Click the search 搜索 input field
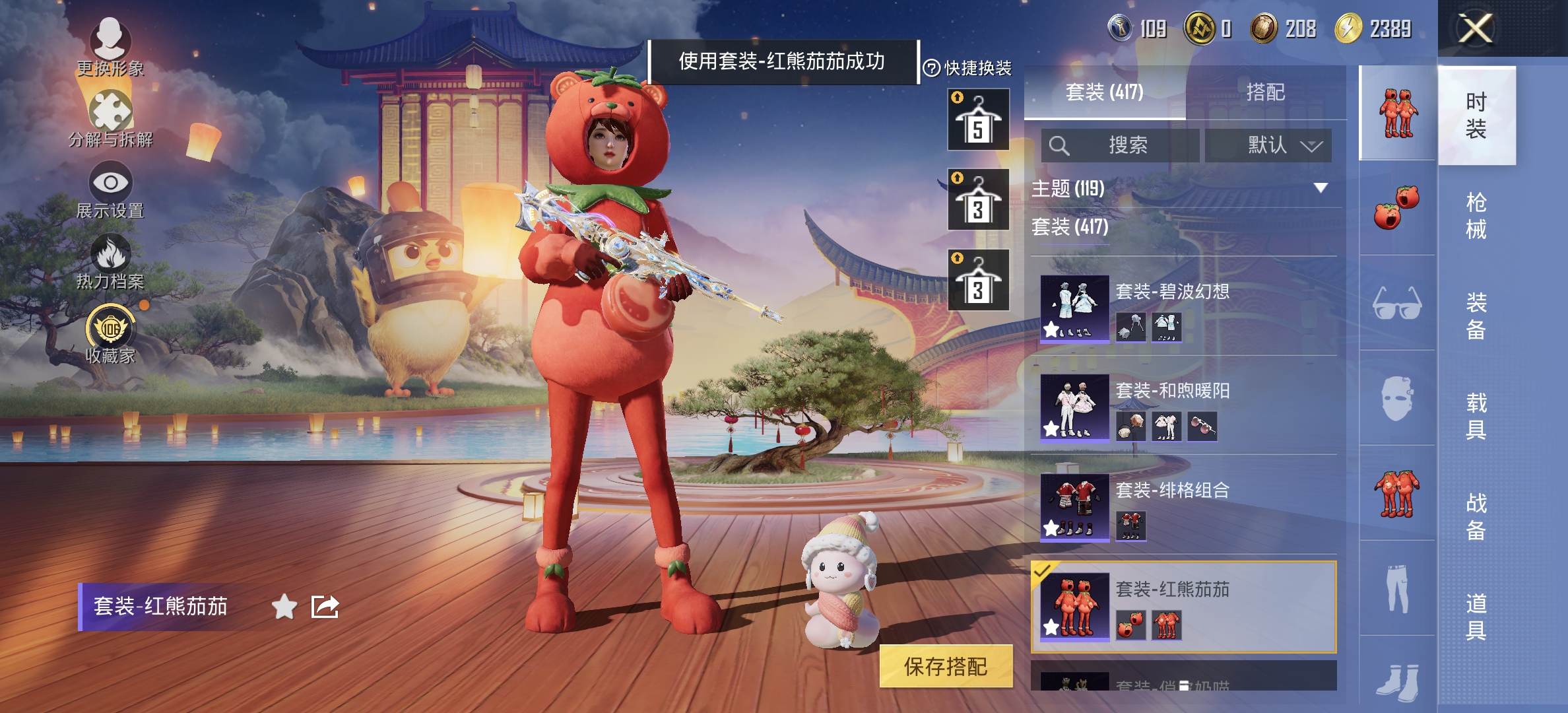Image resolution: width=1568 pixels, height=713 pixels. (1121, 146)
